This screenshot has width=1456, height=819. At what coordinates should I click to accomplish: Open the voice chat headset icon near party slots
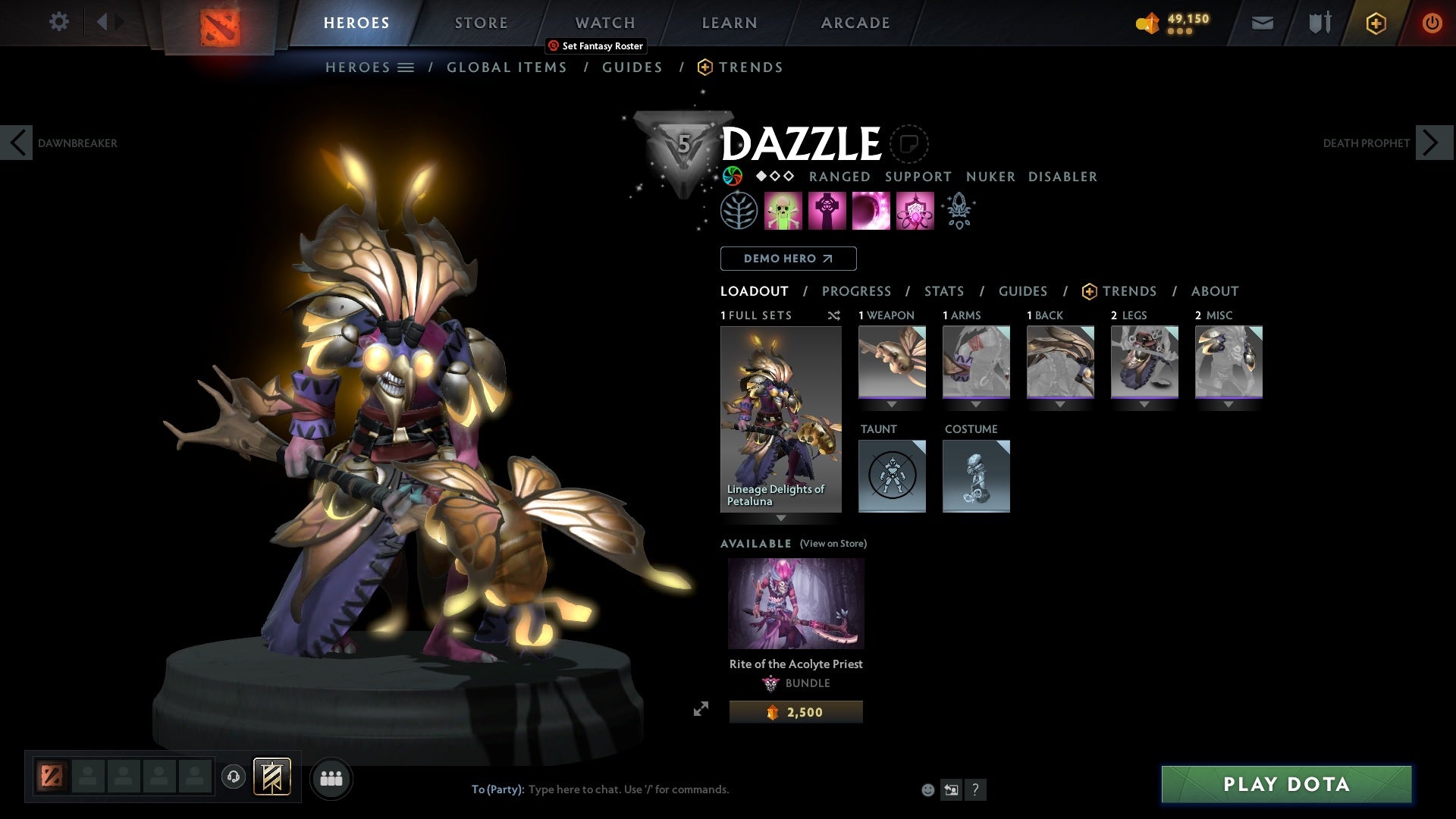(x=234, y=778)
